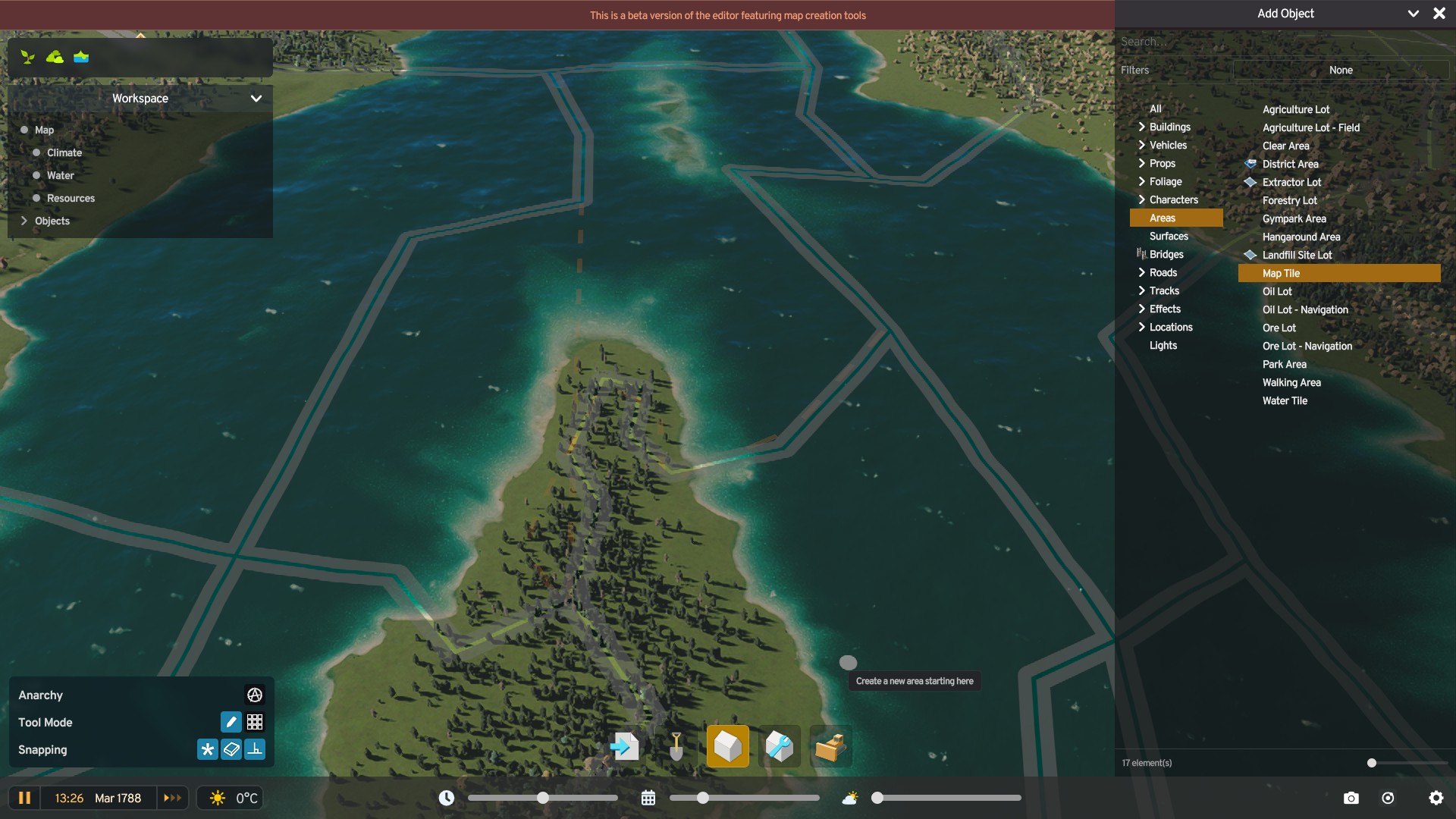Open the modify object wrench tool
The image size is (1456, 819).
779,746
